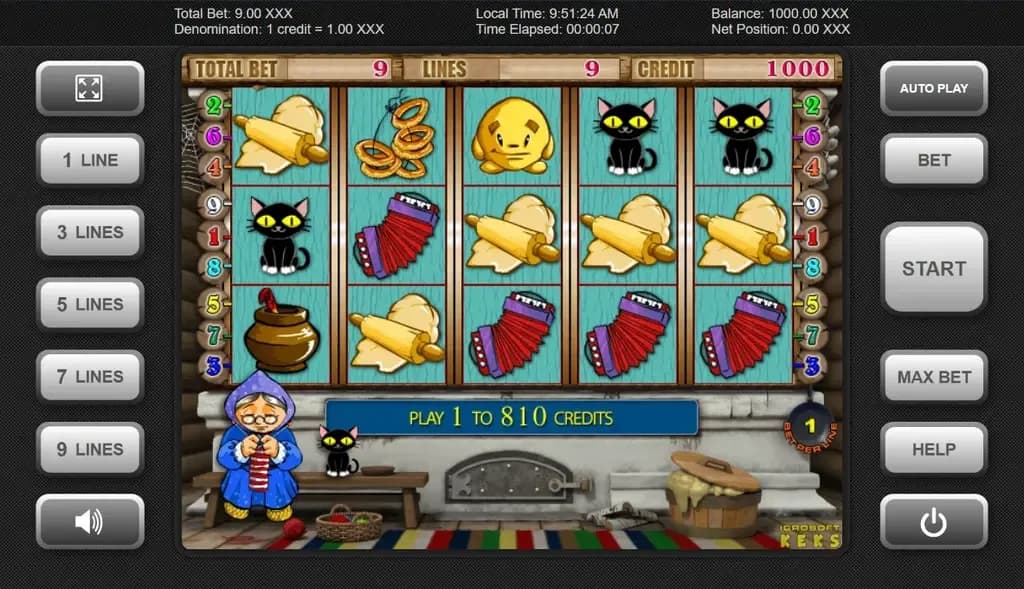Click the BET button
This screenshot has height=589, width=1024.
(933, 160)
